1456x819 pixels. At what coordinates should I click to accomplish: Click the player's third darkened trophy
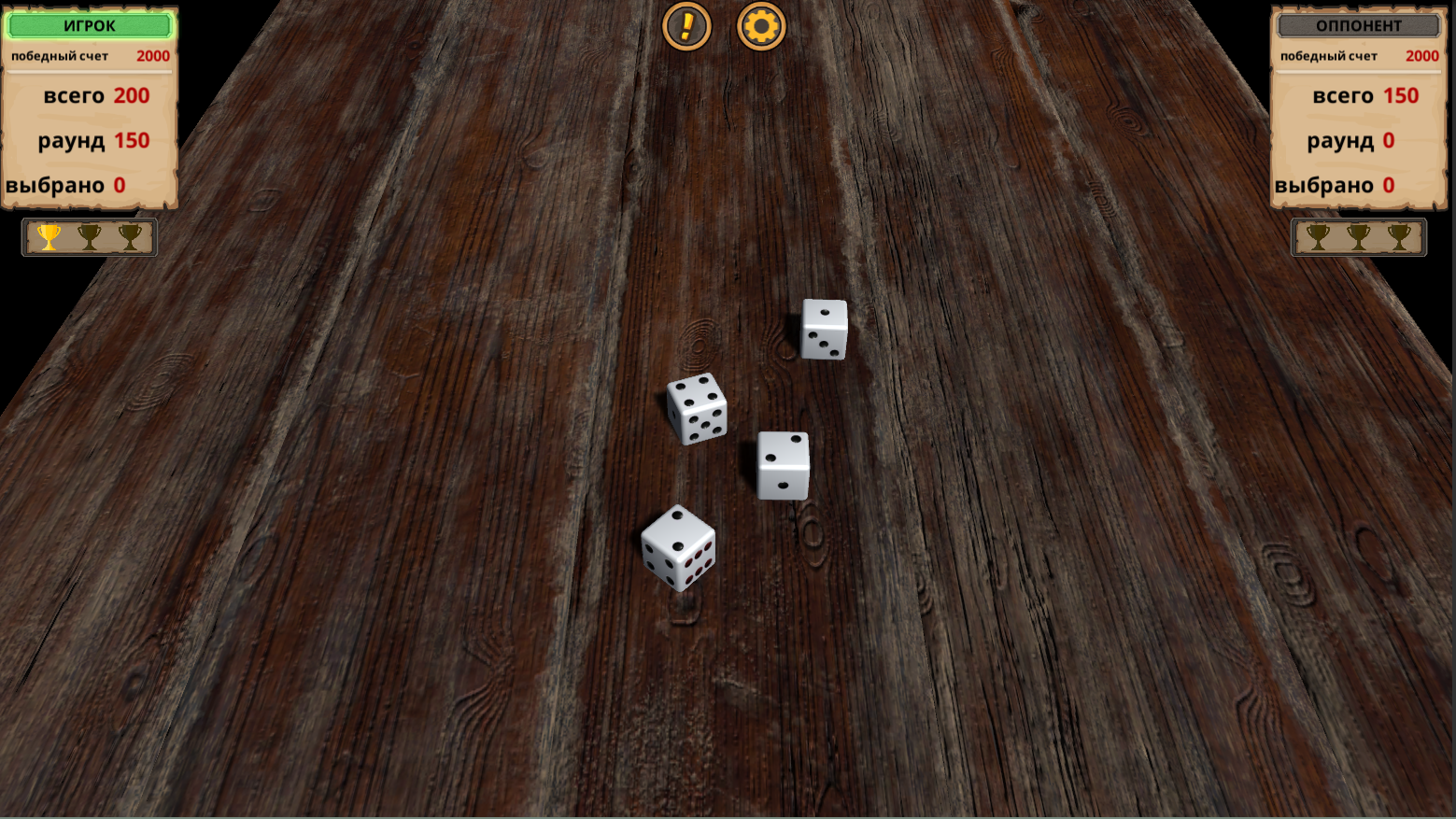tap(129, 236)
